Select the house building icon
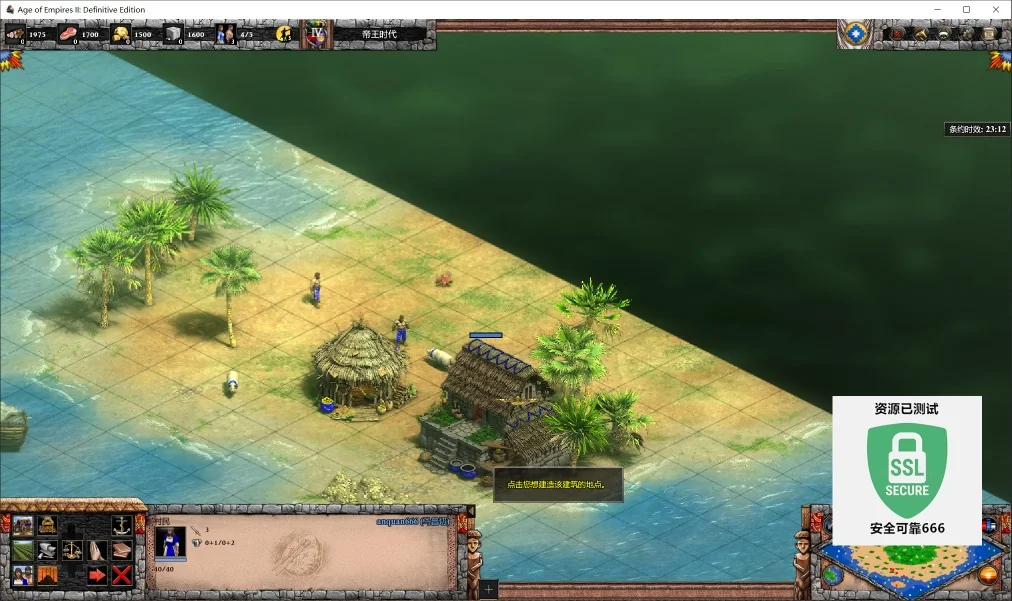Image resolution: width=1012 pixels, height=601 pixels. coord(22,526)
